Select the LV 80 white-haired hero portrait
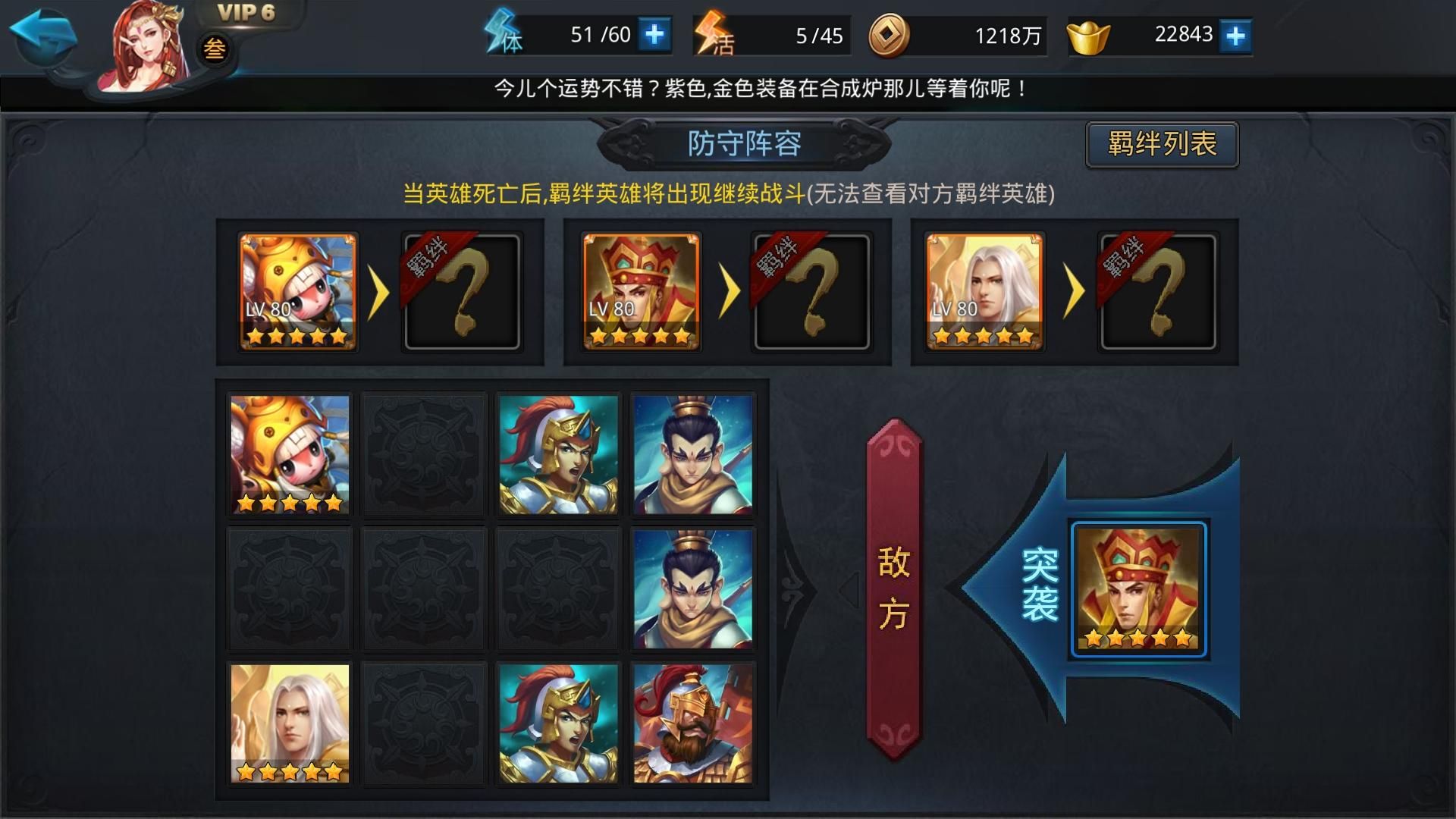 (987, 292)
